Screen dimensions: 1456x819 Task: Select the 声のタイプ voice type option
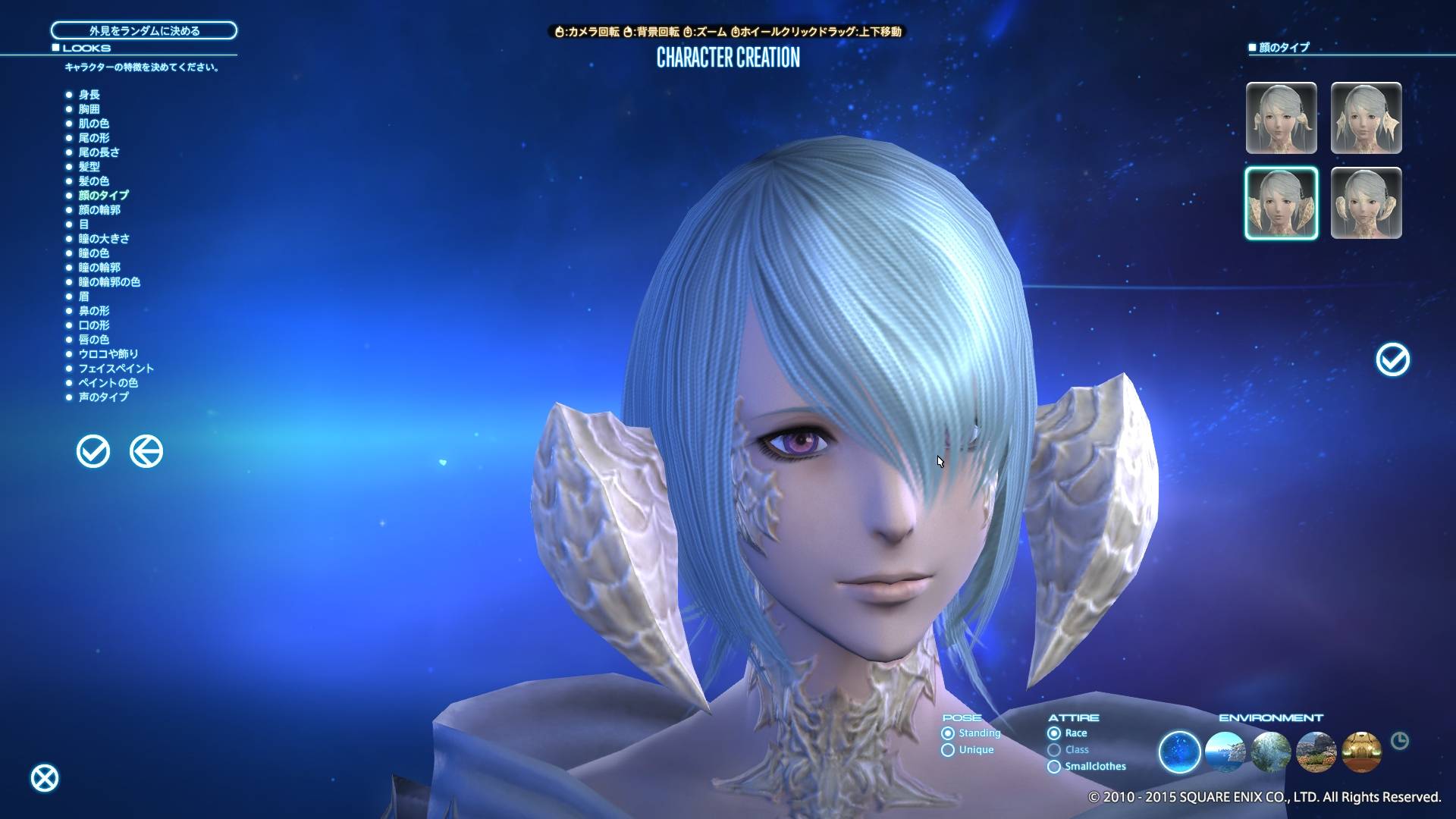(x=102, y=397)
